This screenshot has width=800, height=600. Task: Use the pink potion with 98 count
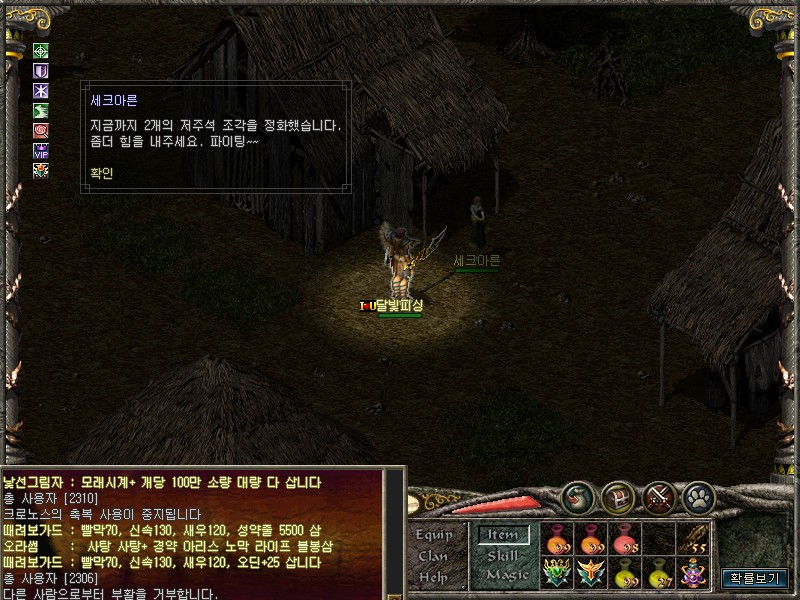tap(626, 539)
